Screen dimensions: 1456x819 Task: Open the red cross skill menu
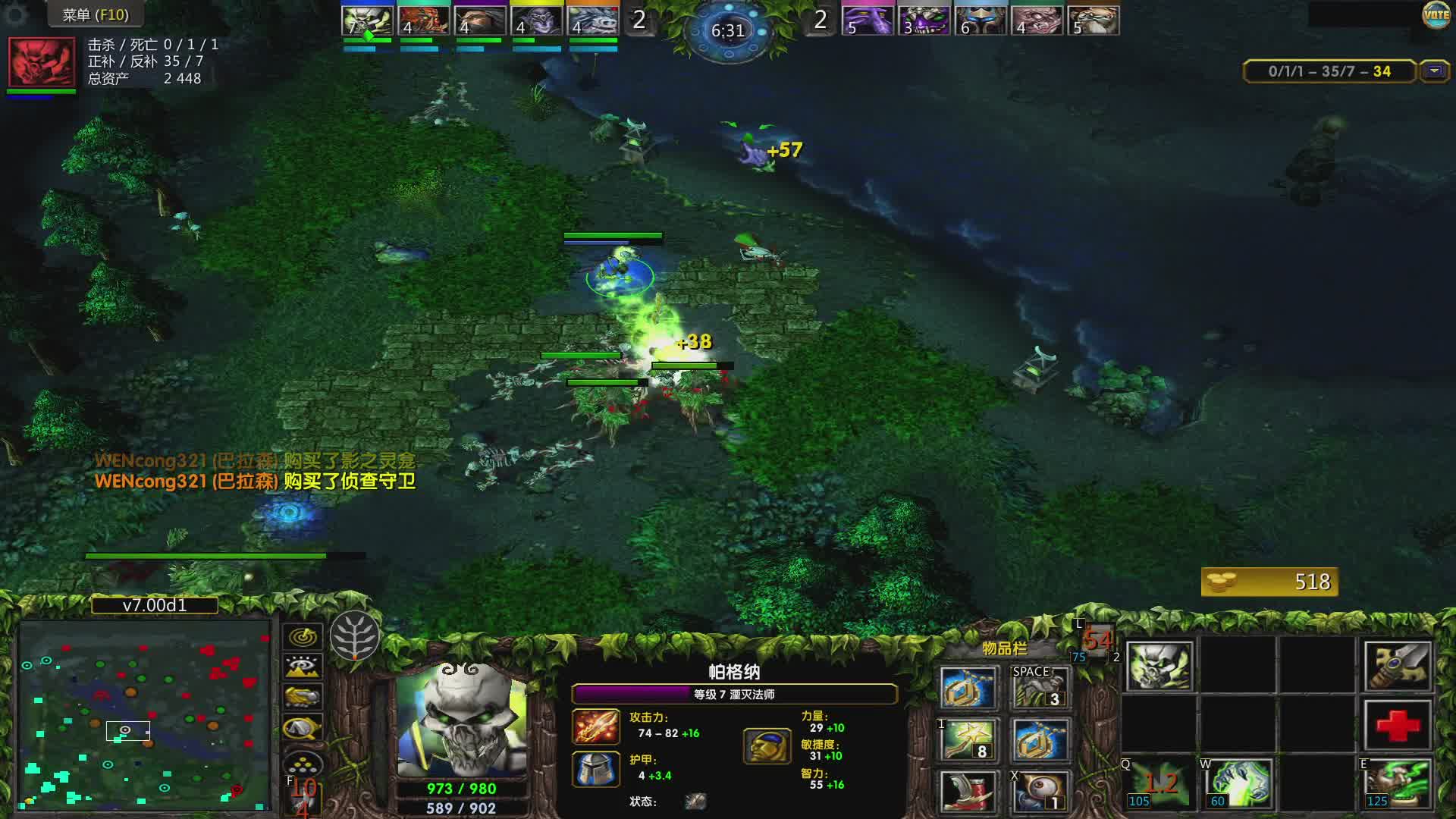[x=1398, y=725]
